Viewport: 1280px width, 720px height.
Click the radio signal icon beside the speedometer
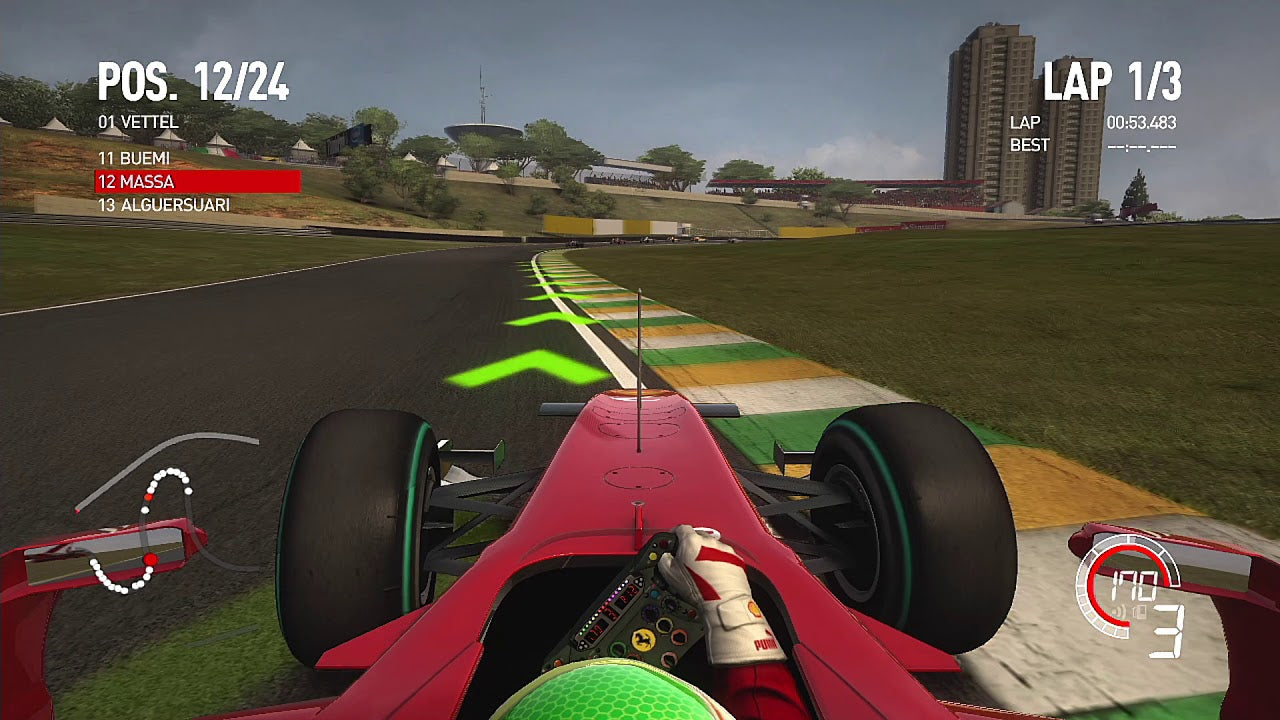tap(1119, 610)
